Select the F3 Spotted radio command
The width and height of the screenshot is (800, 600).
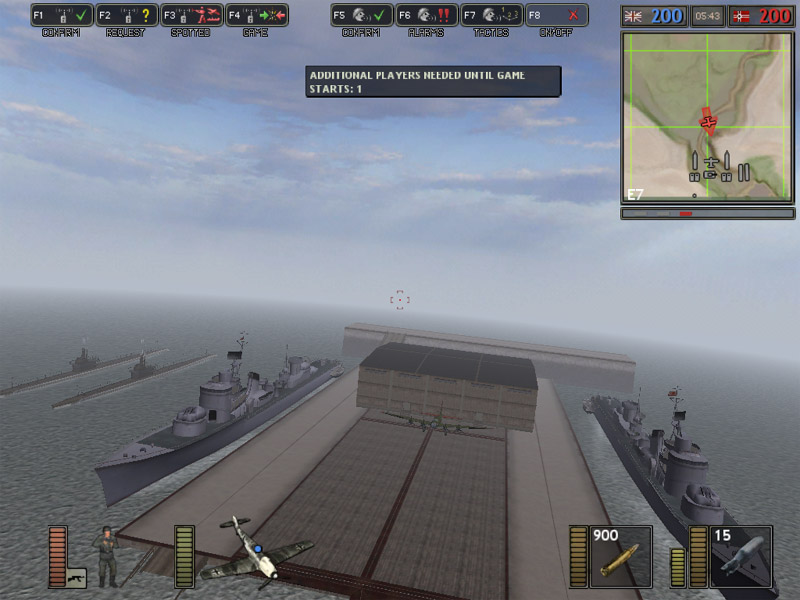(x=191, y=16)
